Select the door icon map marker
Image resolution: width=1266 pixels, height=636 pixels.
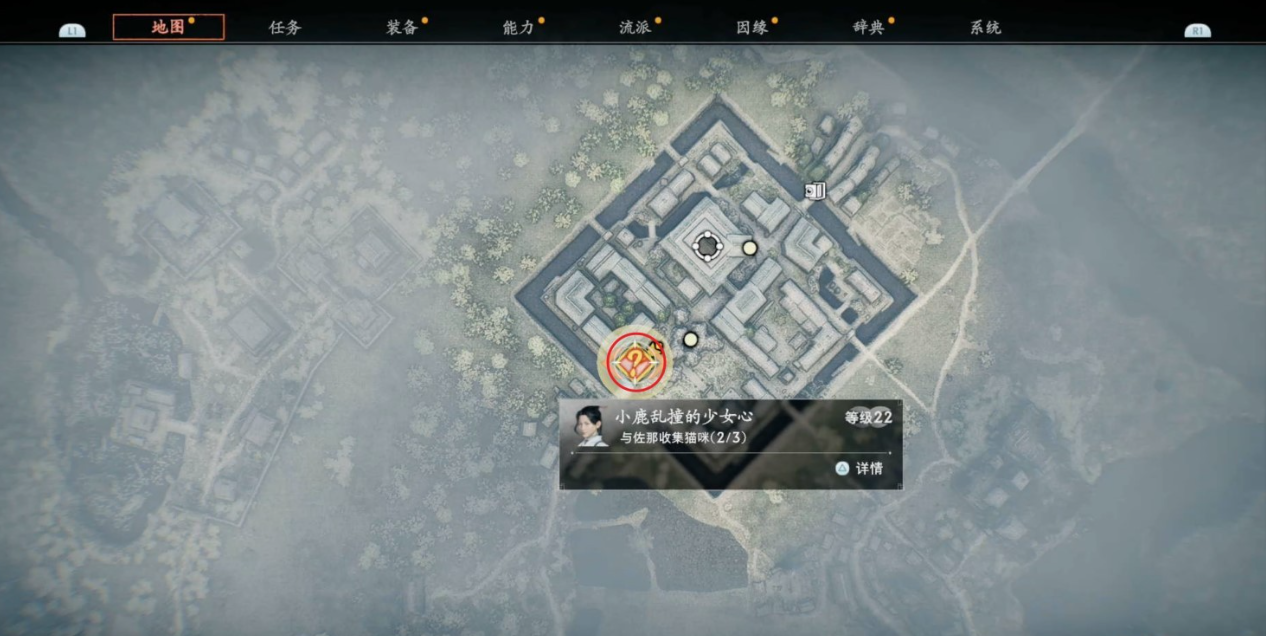click(816, 190)
